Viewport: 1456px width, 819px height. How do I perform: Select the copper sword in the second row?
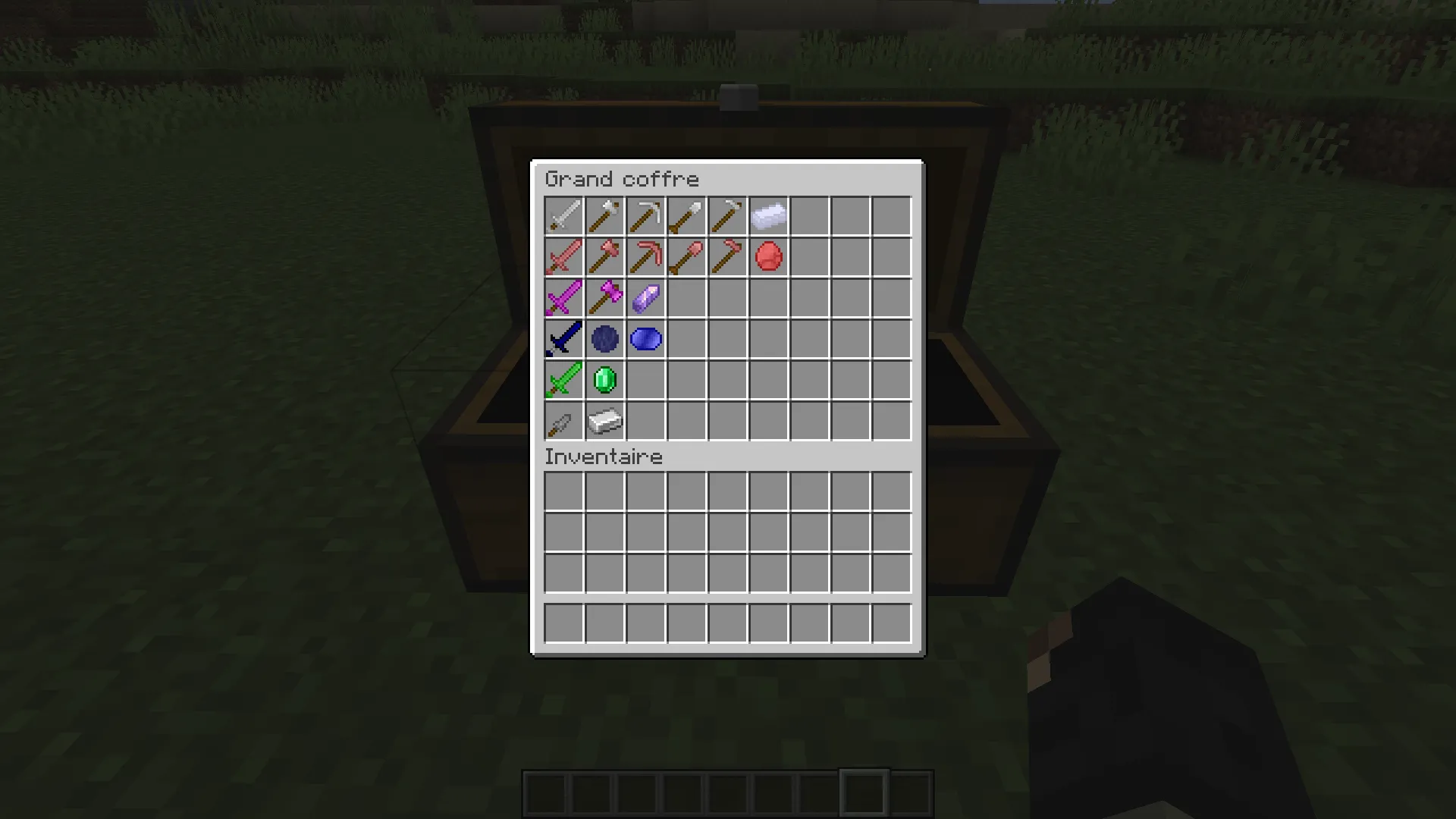tap(564, 257)
